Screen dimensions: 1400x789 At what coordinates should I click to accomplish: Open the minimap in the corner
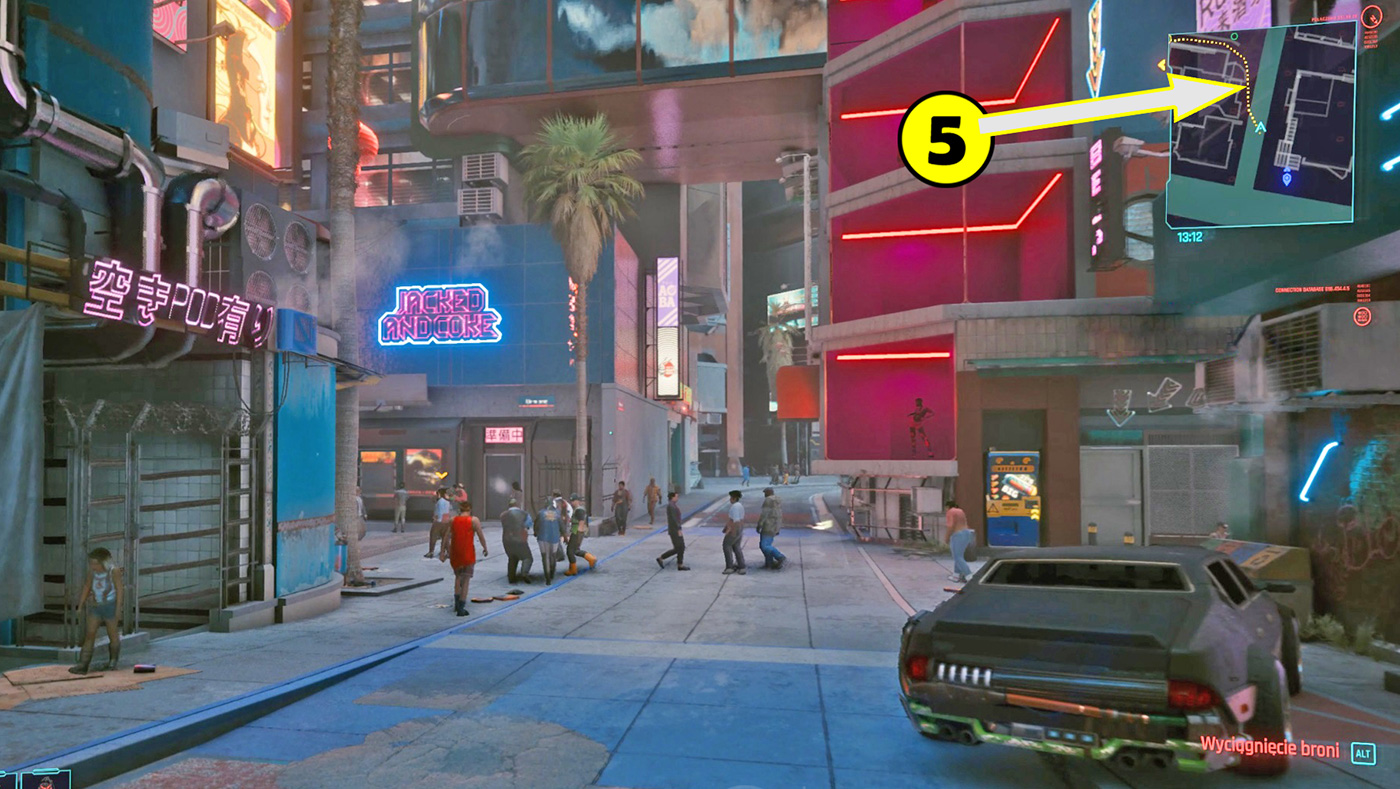[1260, 123]
